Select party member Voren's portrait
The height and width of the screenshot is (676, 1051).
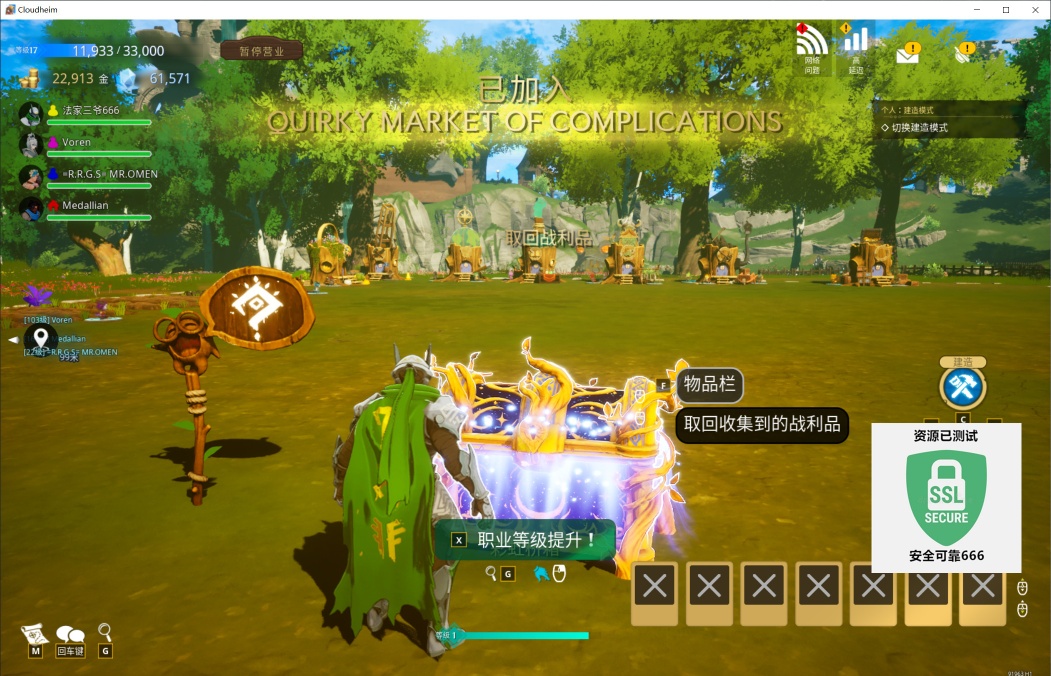(x=32, y=144)
